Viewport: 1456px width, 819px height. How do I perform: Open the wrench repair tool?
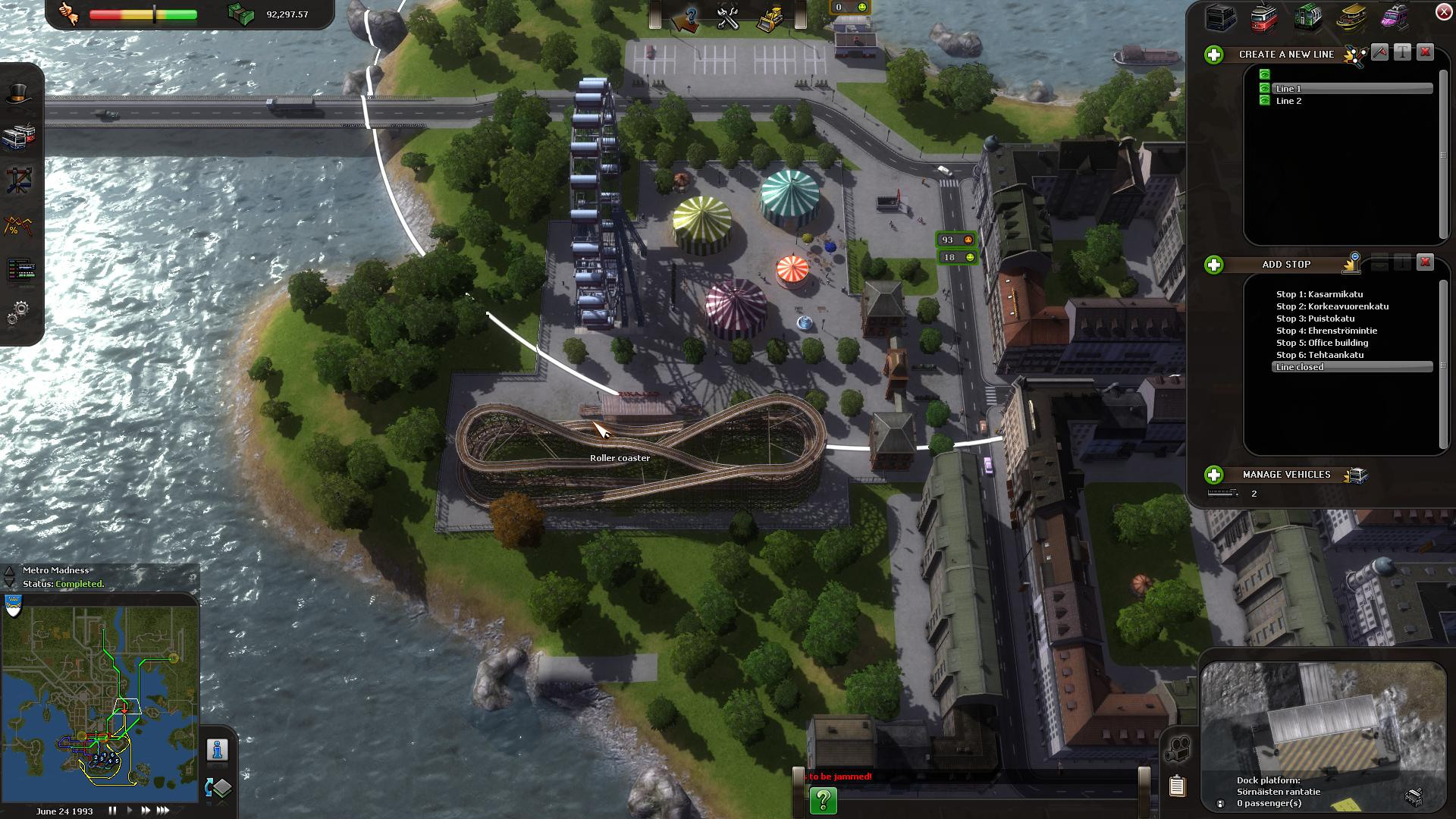[x=728, y=18]
